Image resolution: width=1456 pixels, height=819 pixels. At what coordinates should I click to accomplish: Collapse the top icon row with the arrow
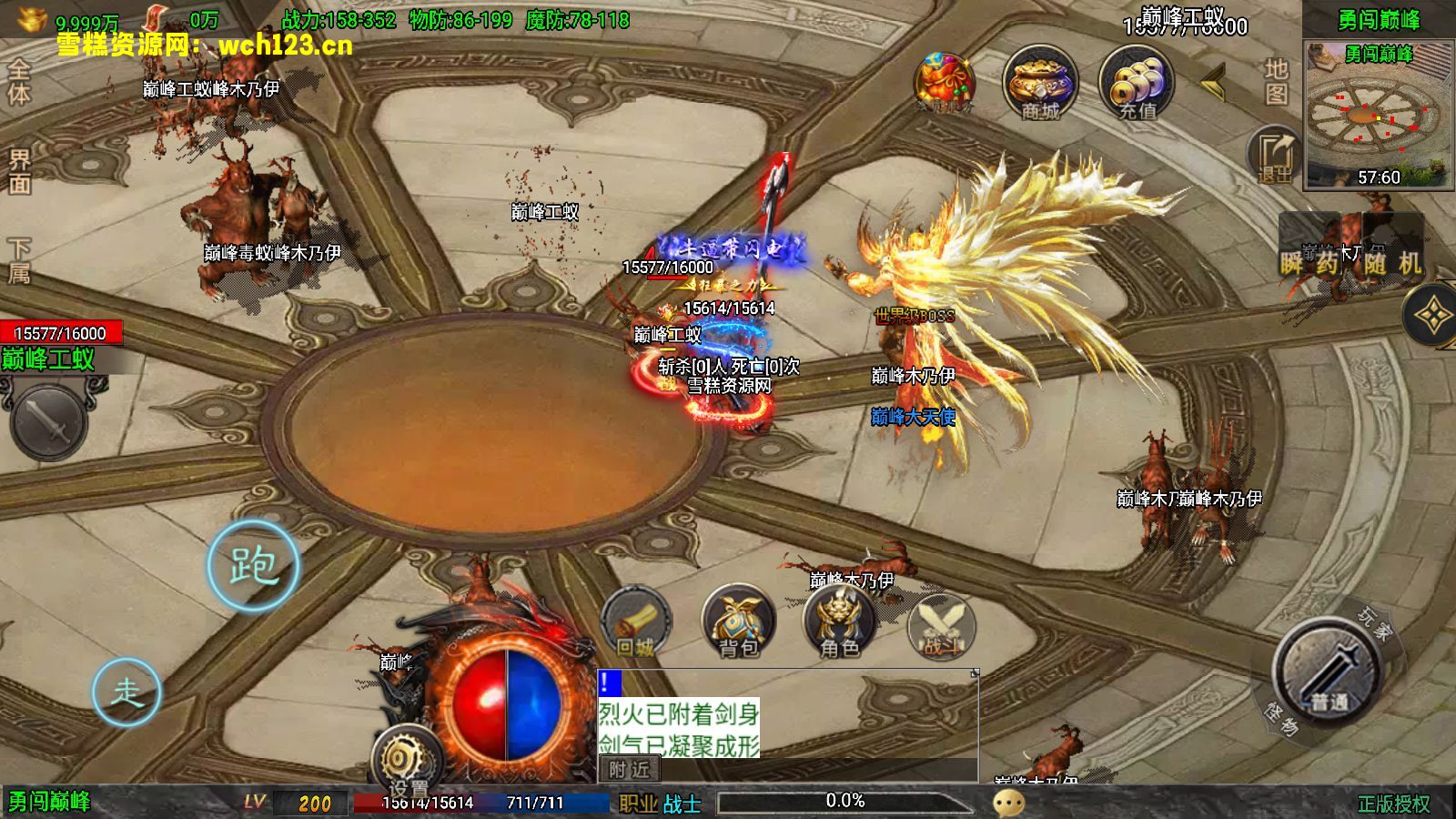click(1213, 83)
